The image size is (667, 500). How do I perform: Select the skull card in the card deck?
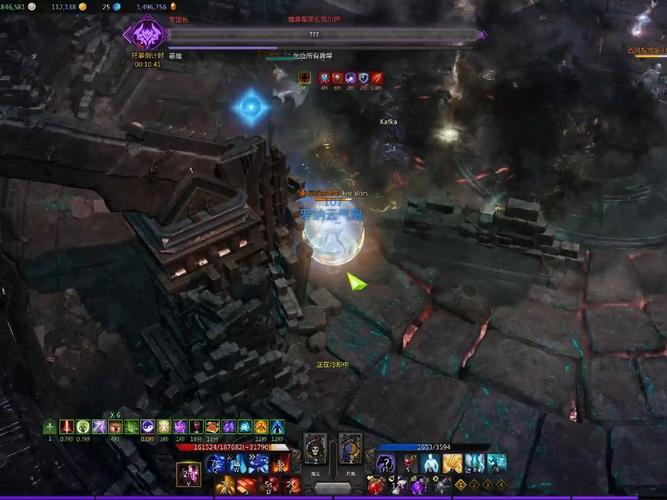click(x=316, y=452)
